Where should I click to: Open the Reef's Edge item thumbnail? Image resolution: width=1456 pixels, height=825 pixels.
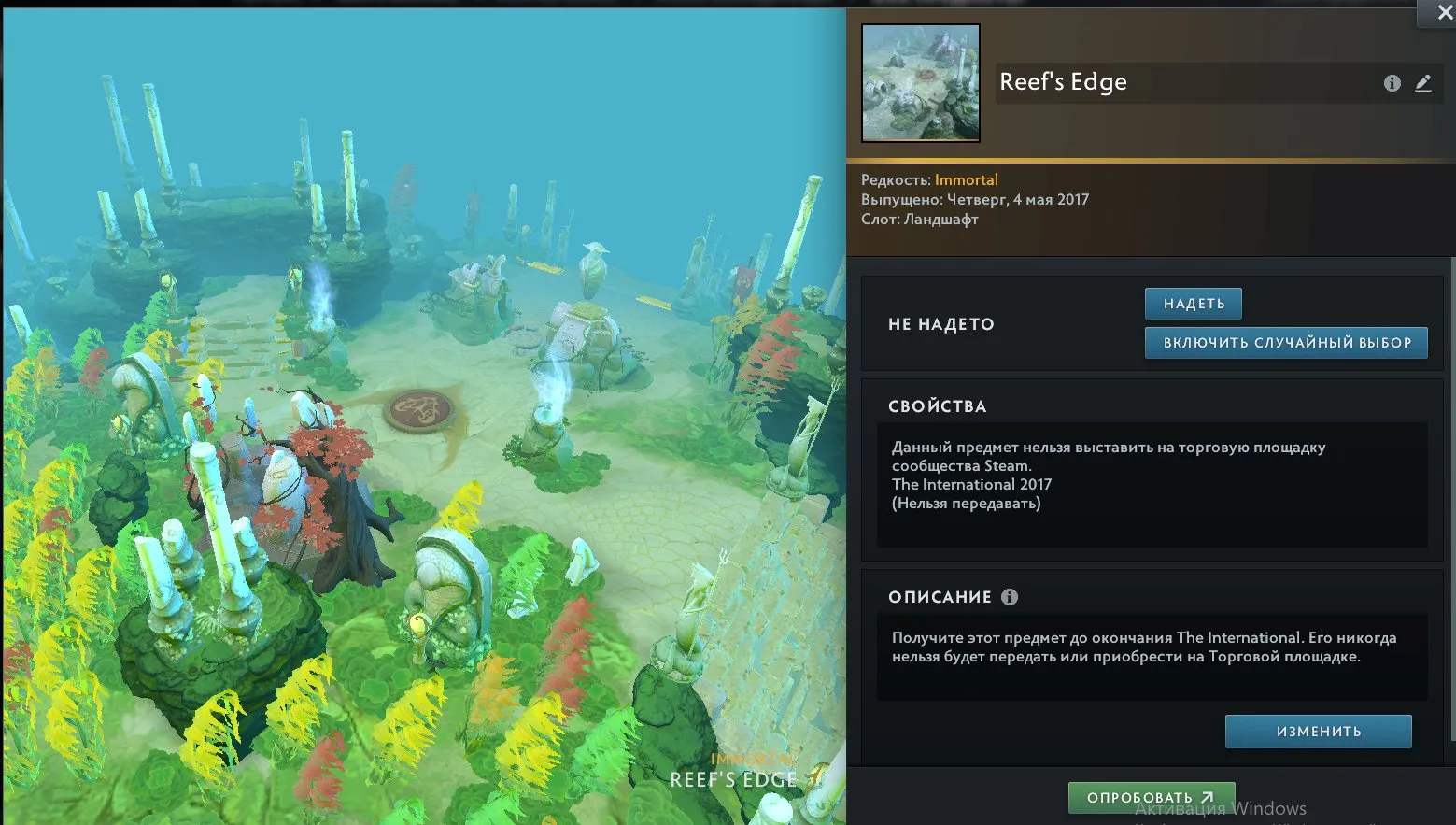(x=920, y=82)
